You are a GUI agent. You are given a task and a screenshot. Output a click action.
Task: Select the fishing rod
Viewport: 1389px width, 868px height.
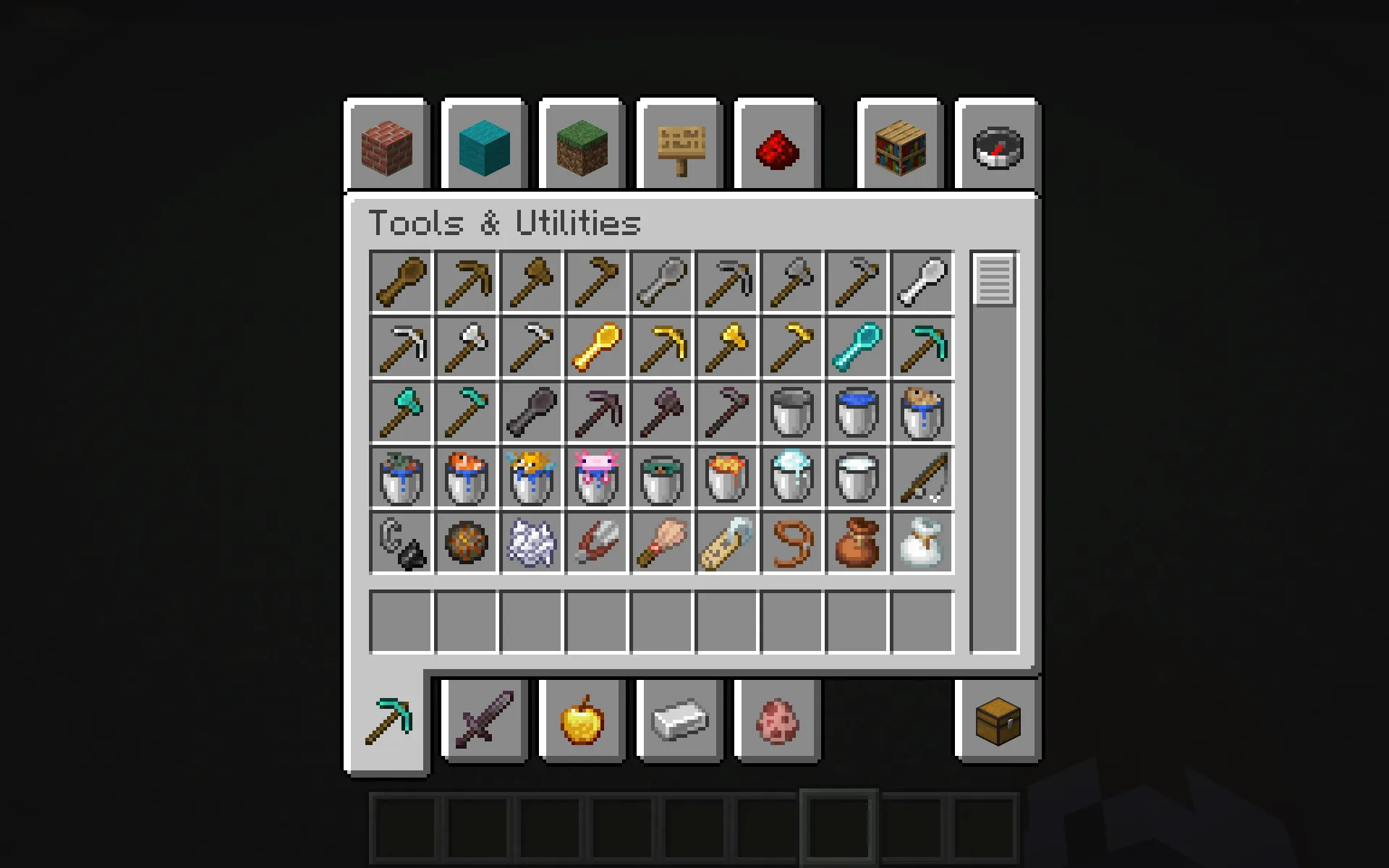click(x=922, y=477)
